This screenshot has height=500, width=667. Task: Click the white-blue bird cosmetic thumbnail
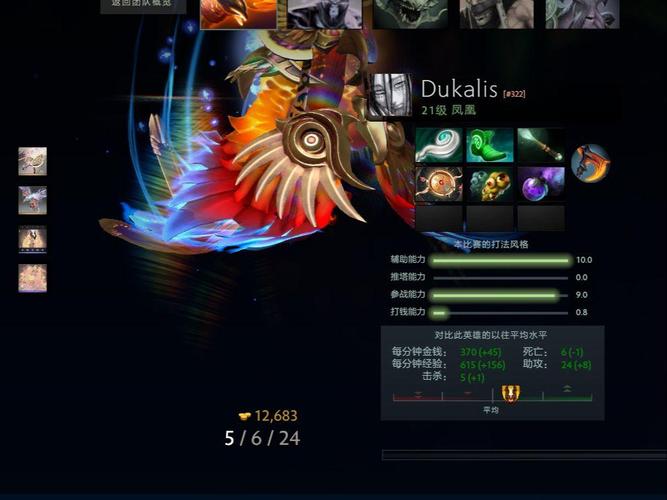(32, 200)
